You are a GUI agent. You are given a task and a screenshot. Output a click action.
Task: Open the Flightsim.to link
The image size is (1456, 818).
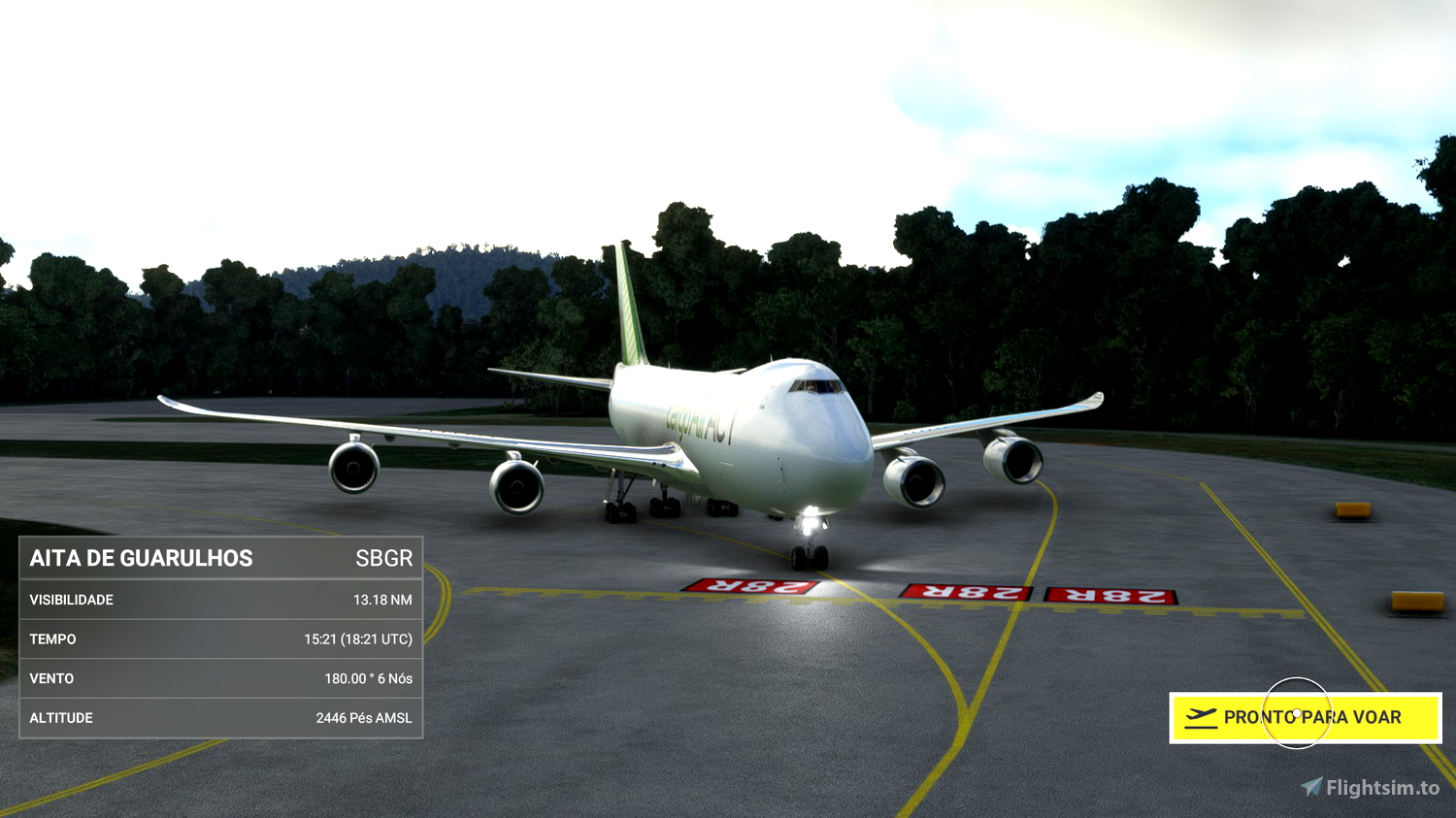(x=1373, y=786)
